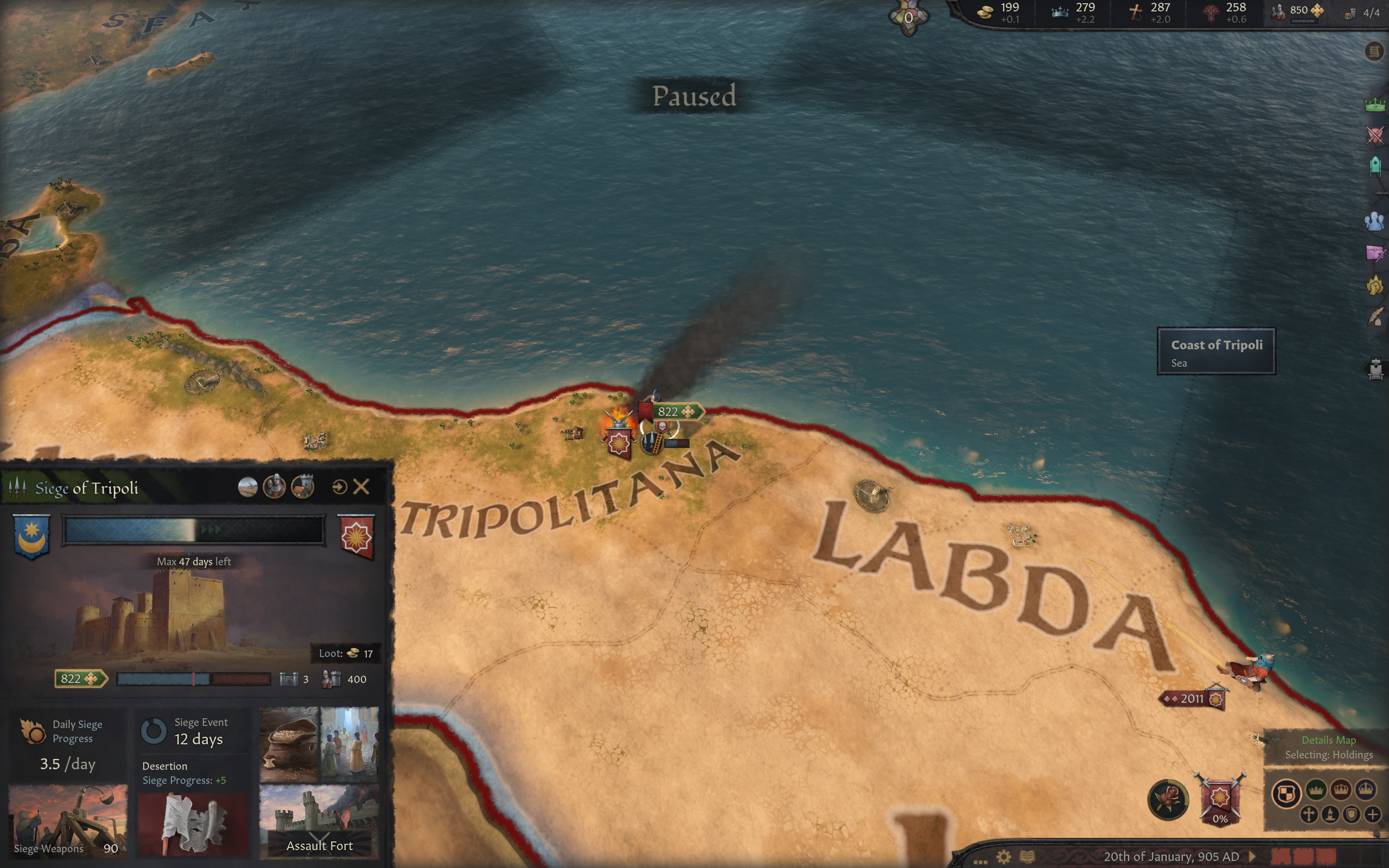Open the scroll event log icon top right
Screen dimensions: 1389x868
tap(1375, 52)
